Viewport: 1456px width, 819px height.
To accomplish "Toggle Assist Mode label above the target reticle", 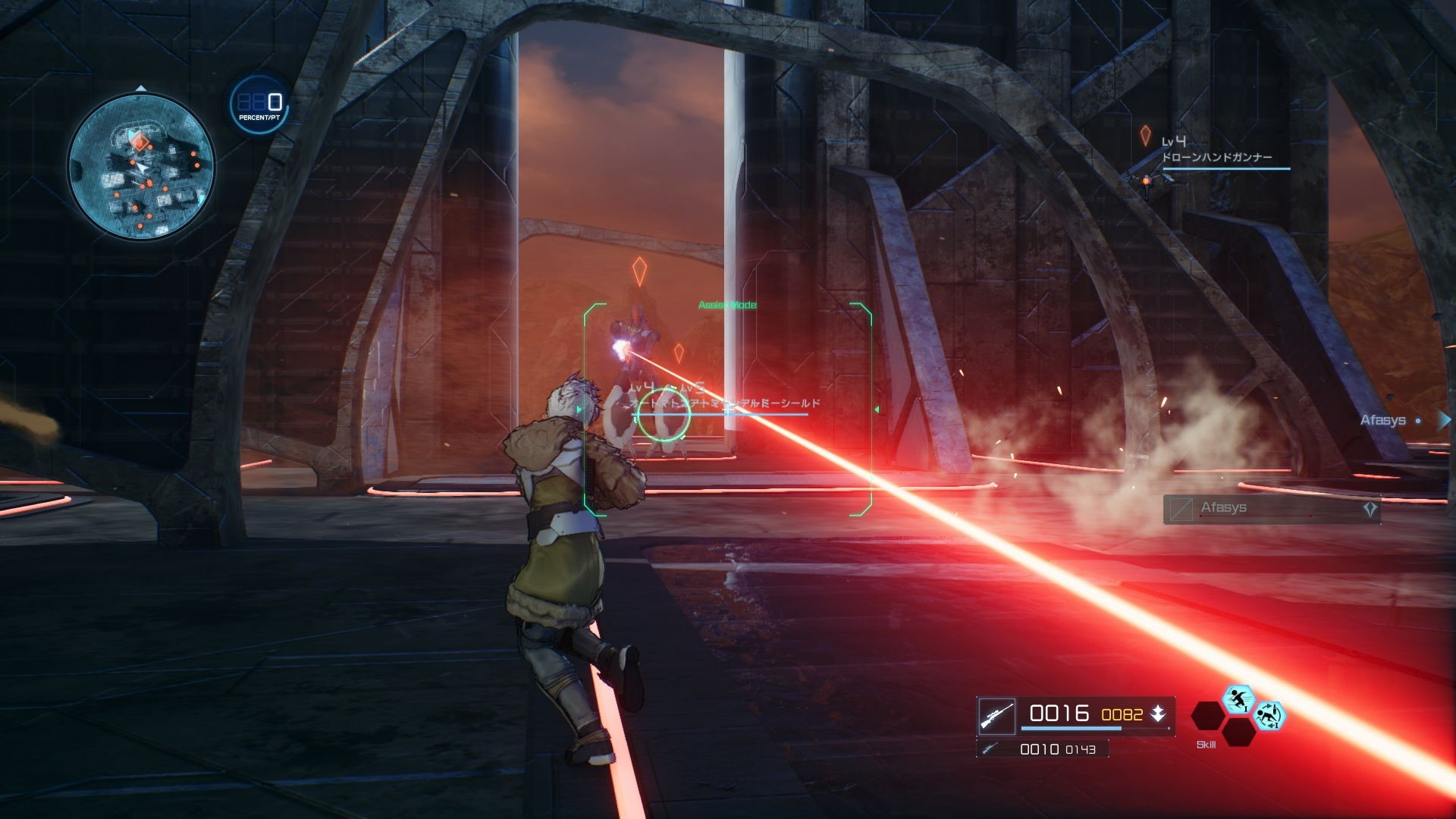I will pyautogui.click(x=727, y=305).
